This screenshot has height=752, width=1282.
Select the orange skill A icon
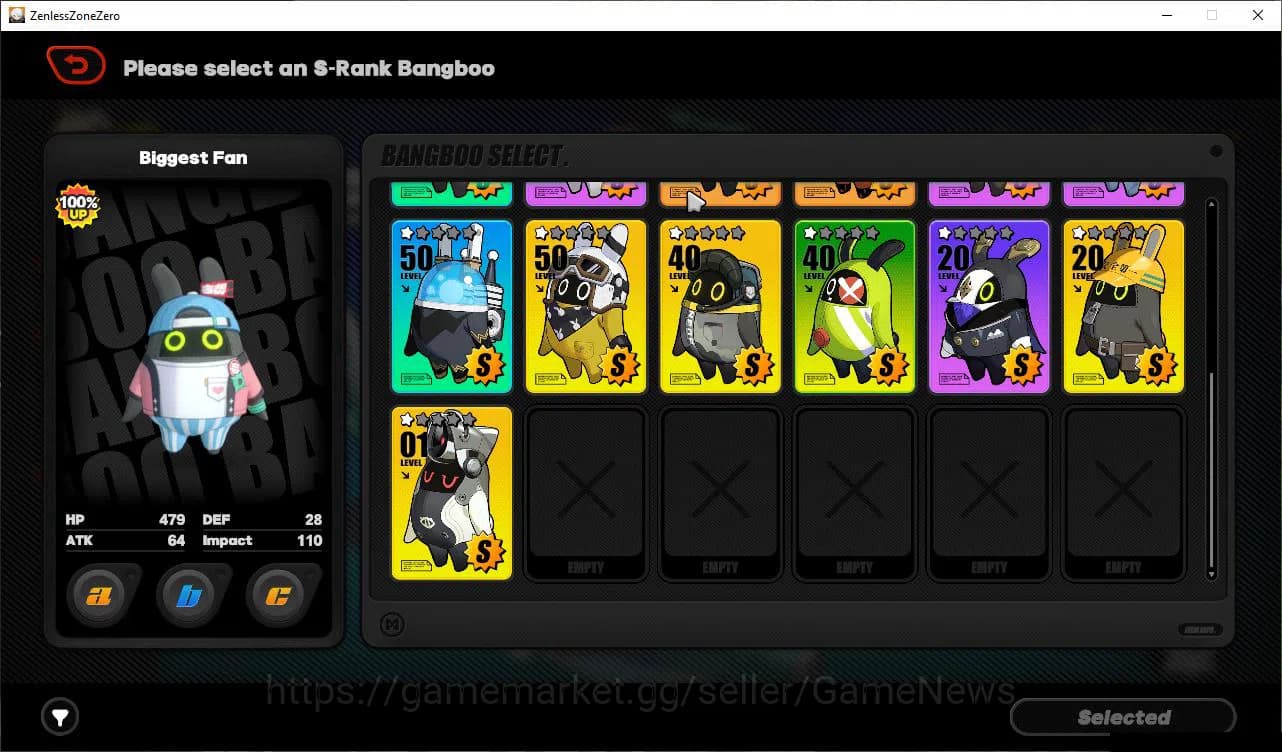point(100,596)
